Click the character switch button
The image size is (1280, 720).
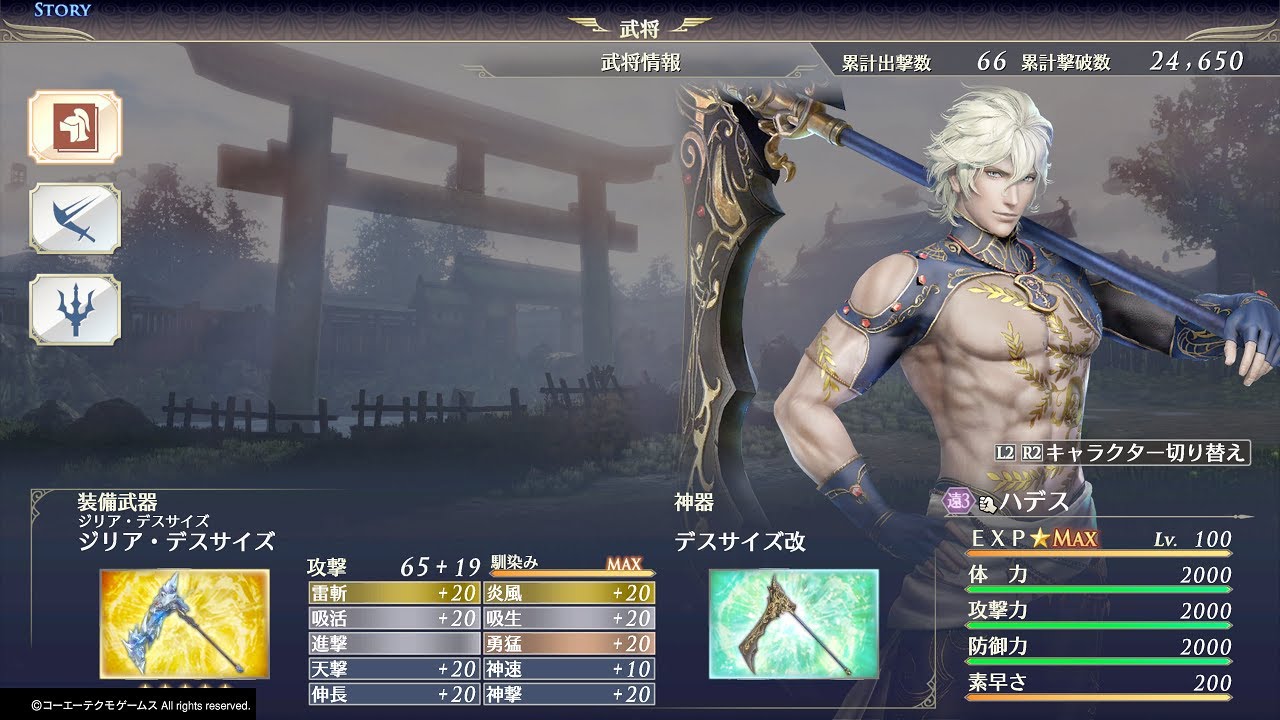point(1121,452)
